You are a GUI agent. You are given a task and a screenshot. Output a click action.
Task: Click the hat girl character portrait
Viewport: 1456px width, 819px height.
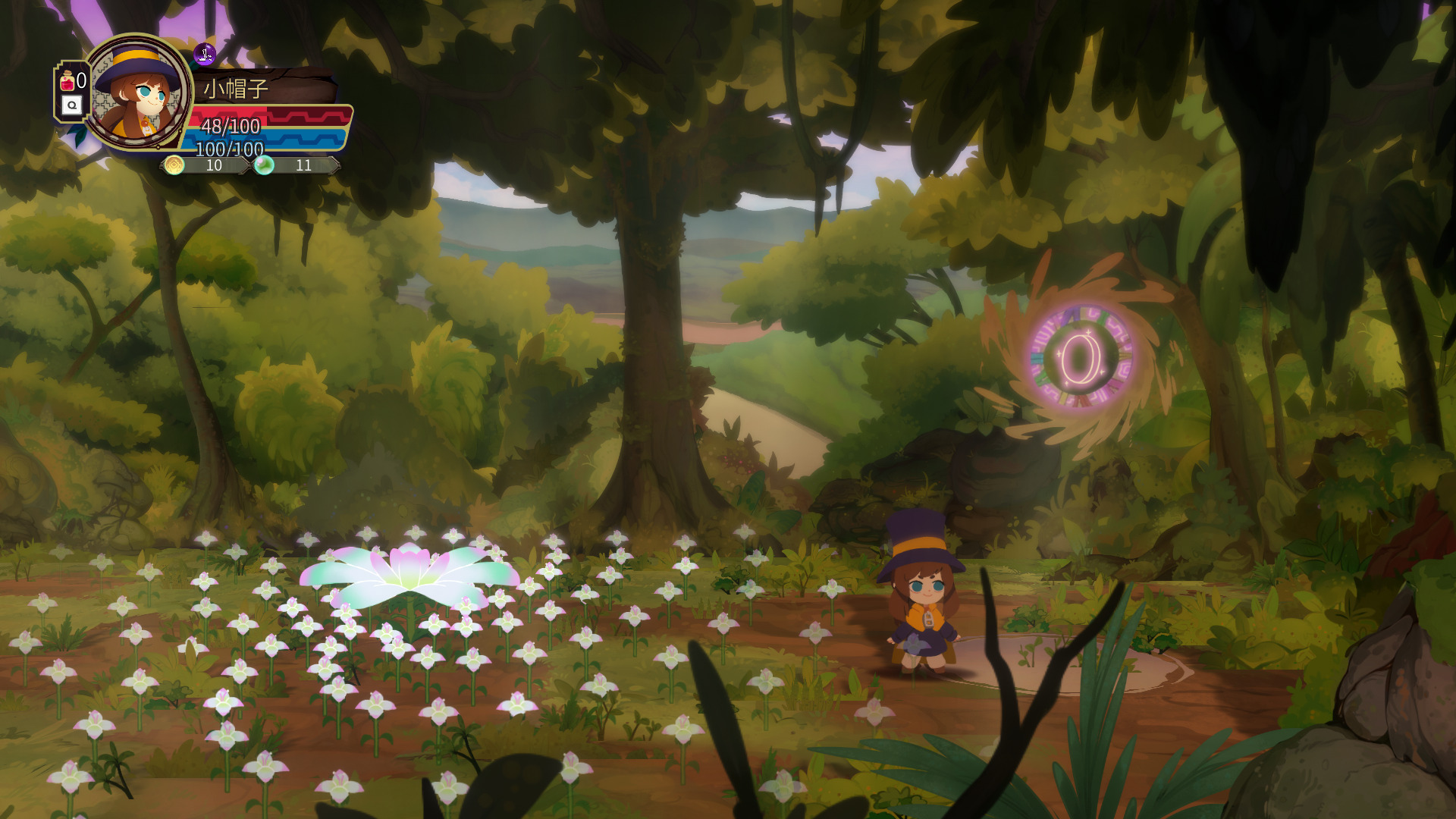click(139, 93)
